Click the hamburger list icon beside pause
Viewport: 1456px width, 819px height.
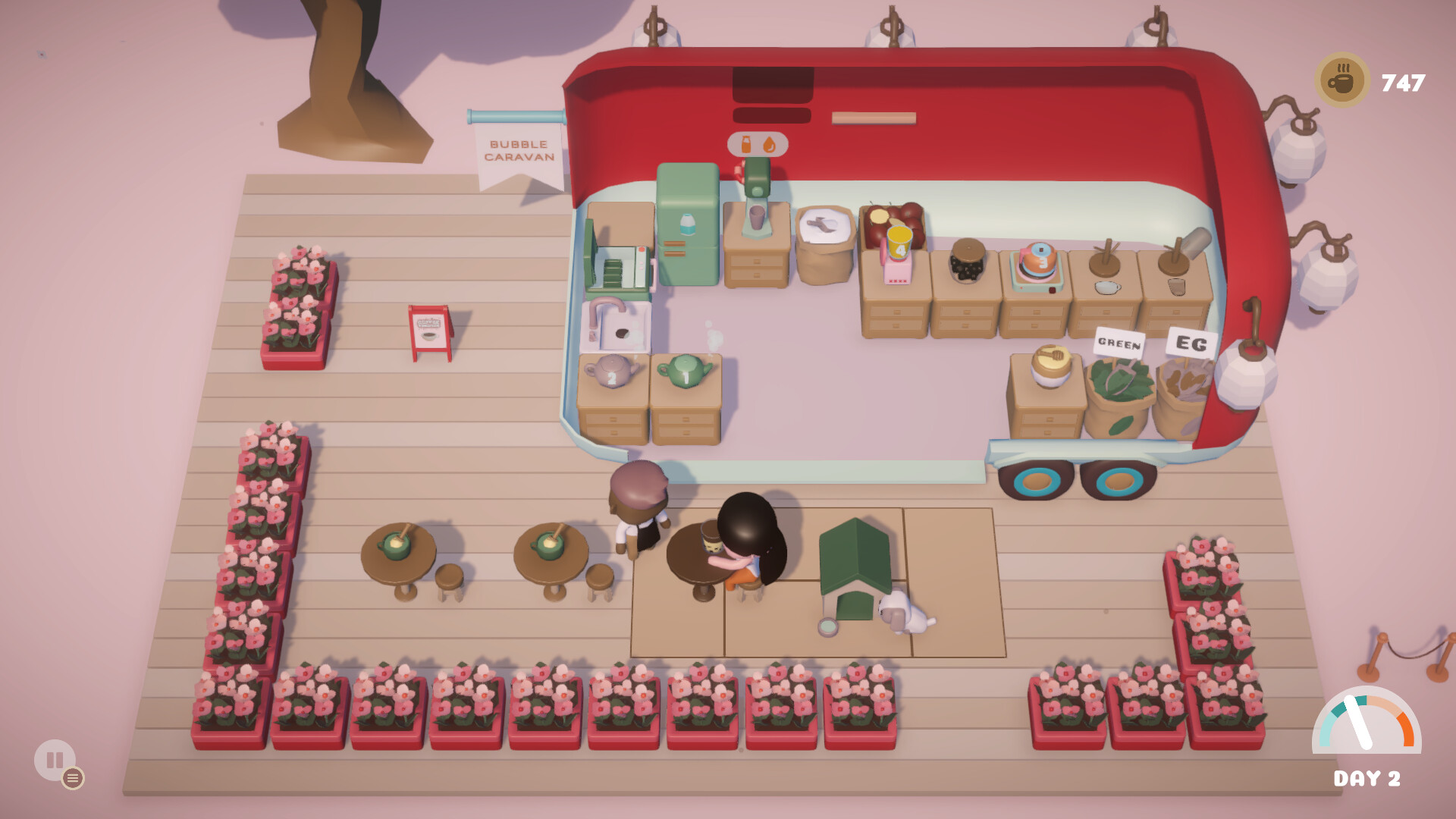[73, 777]
